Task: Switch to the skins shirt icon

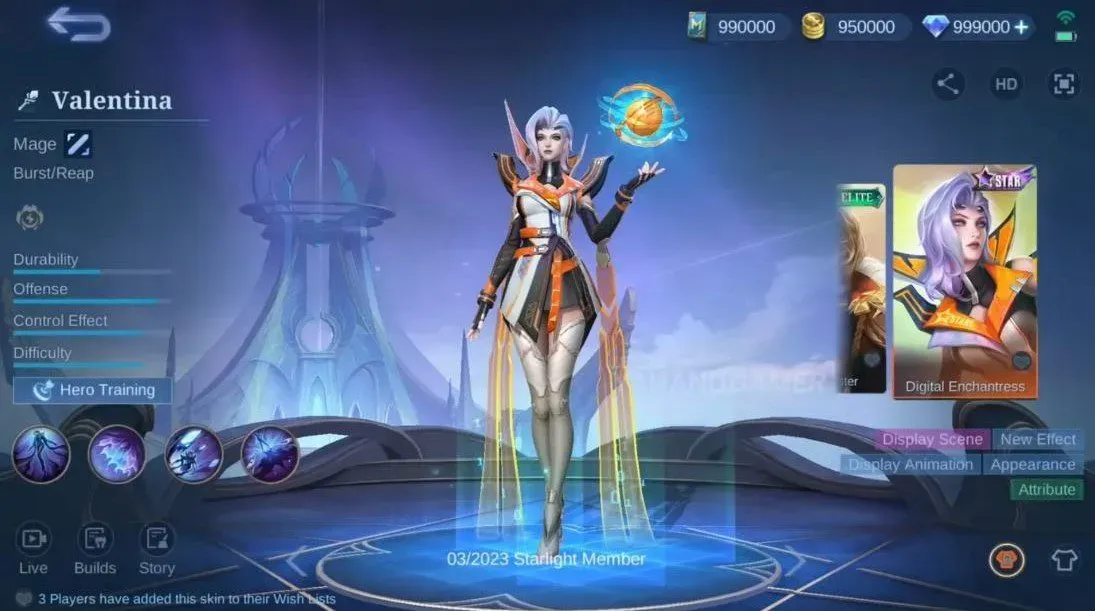Action: [1064, 560]
